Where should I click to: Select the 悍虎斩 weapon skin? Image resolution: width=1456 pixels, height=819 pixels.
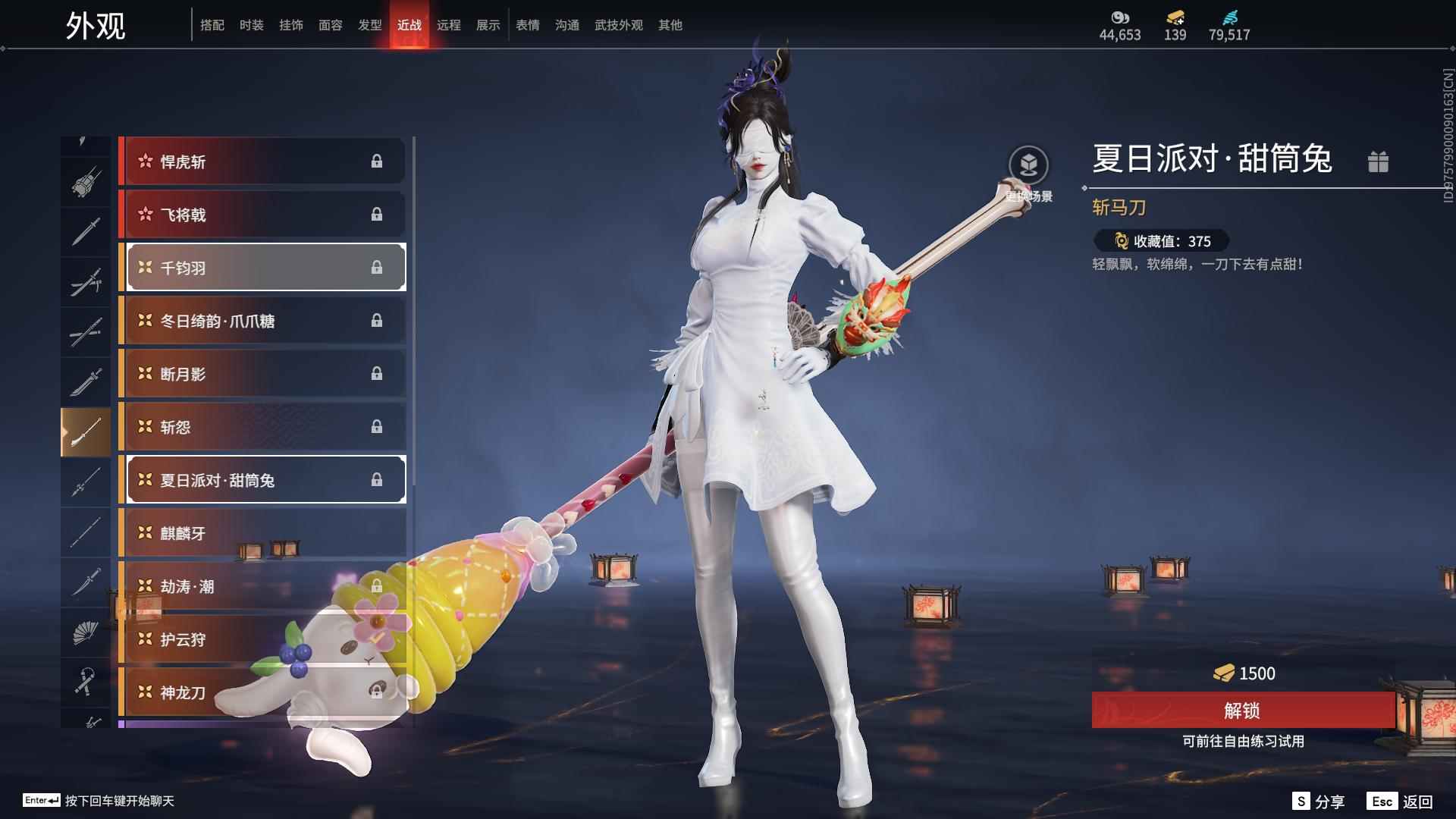[x=262, y=162]
